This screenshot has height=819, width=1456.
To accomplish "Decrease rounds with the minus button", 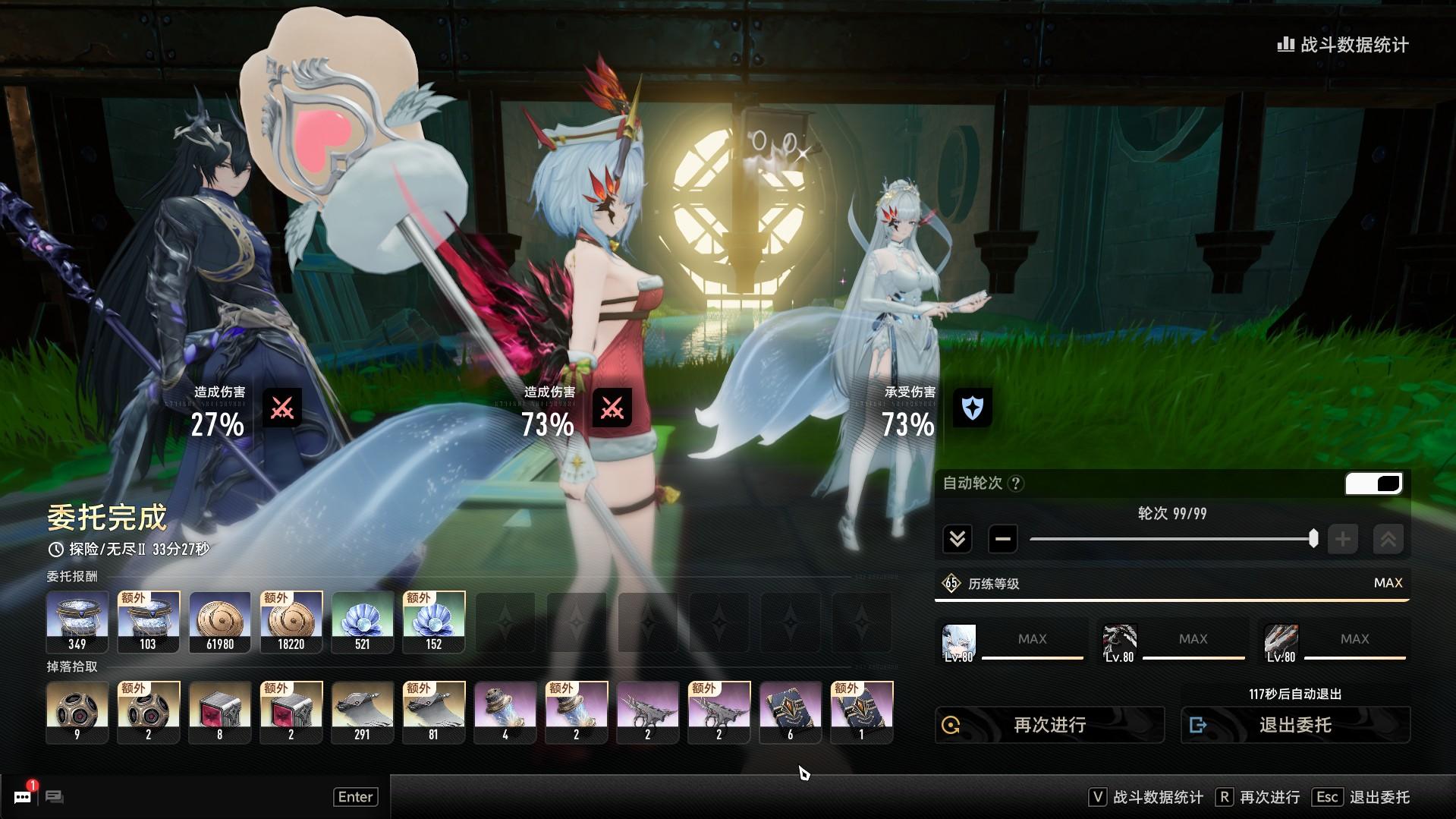I will [1002, 540].
